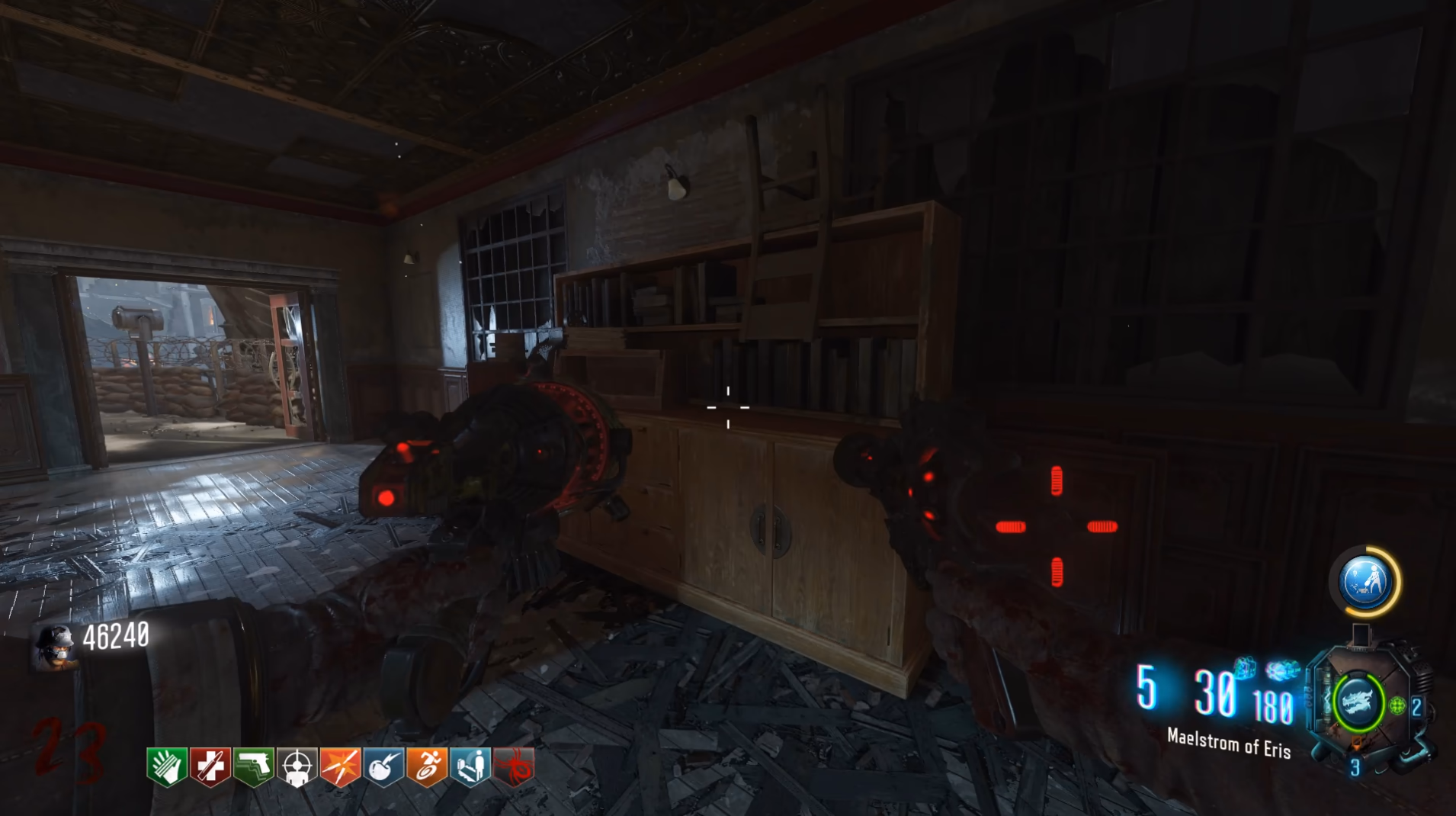Click the player portrait beside the score
This screenshot has height=816, width=1456.
55,646
